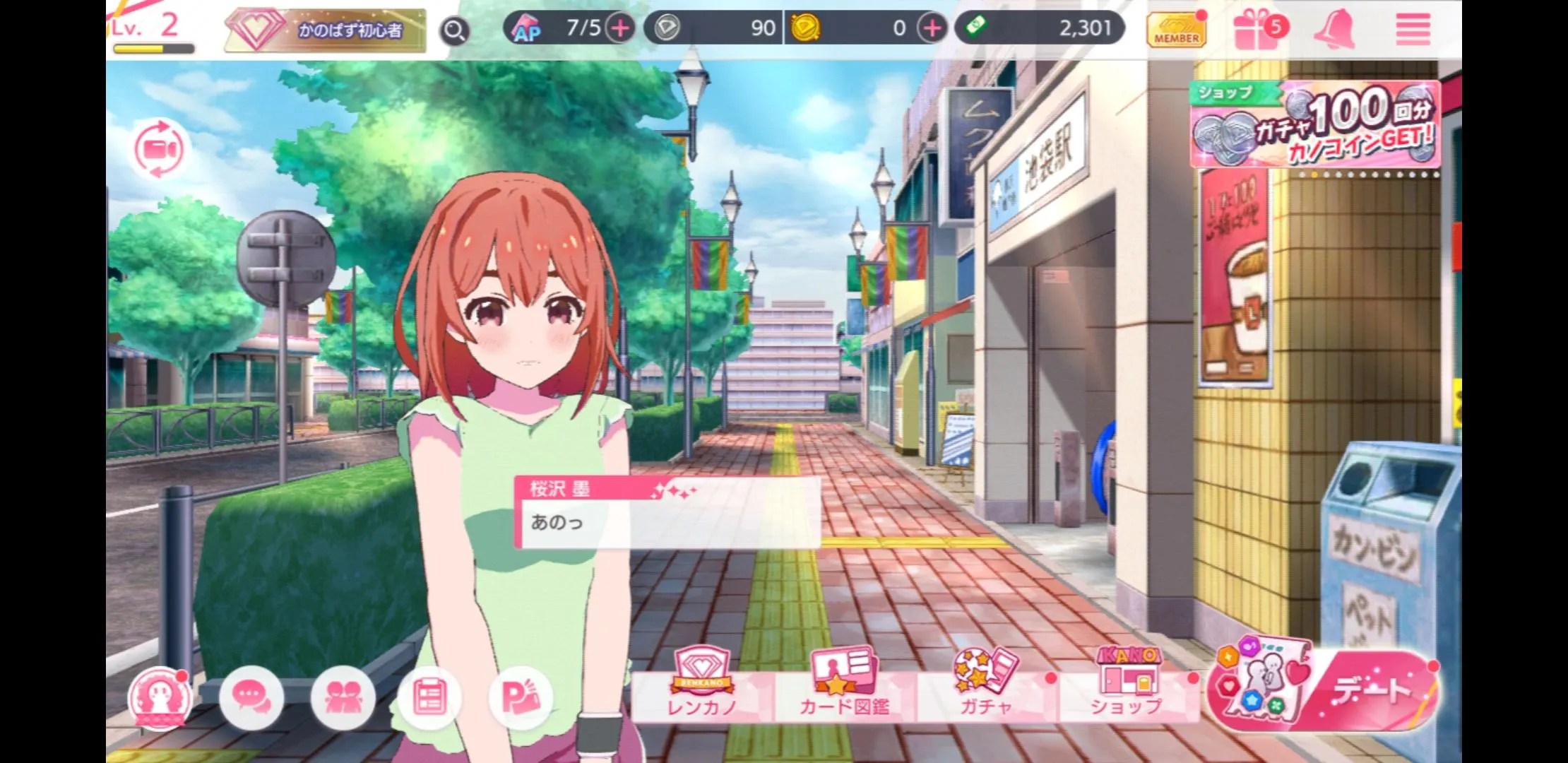Click the magnifying glass search icon
This screenshot has height=763, width=1568.
(455, 31)
